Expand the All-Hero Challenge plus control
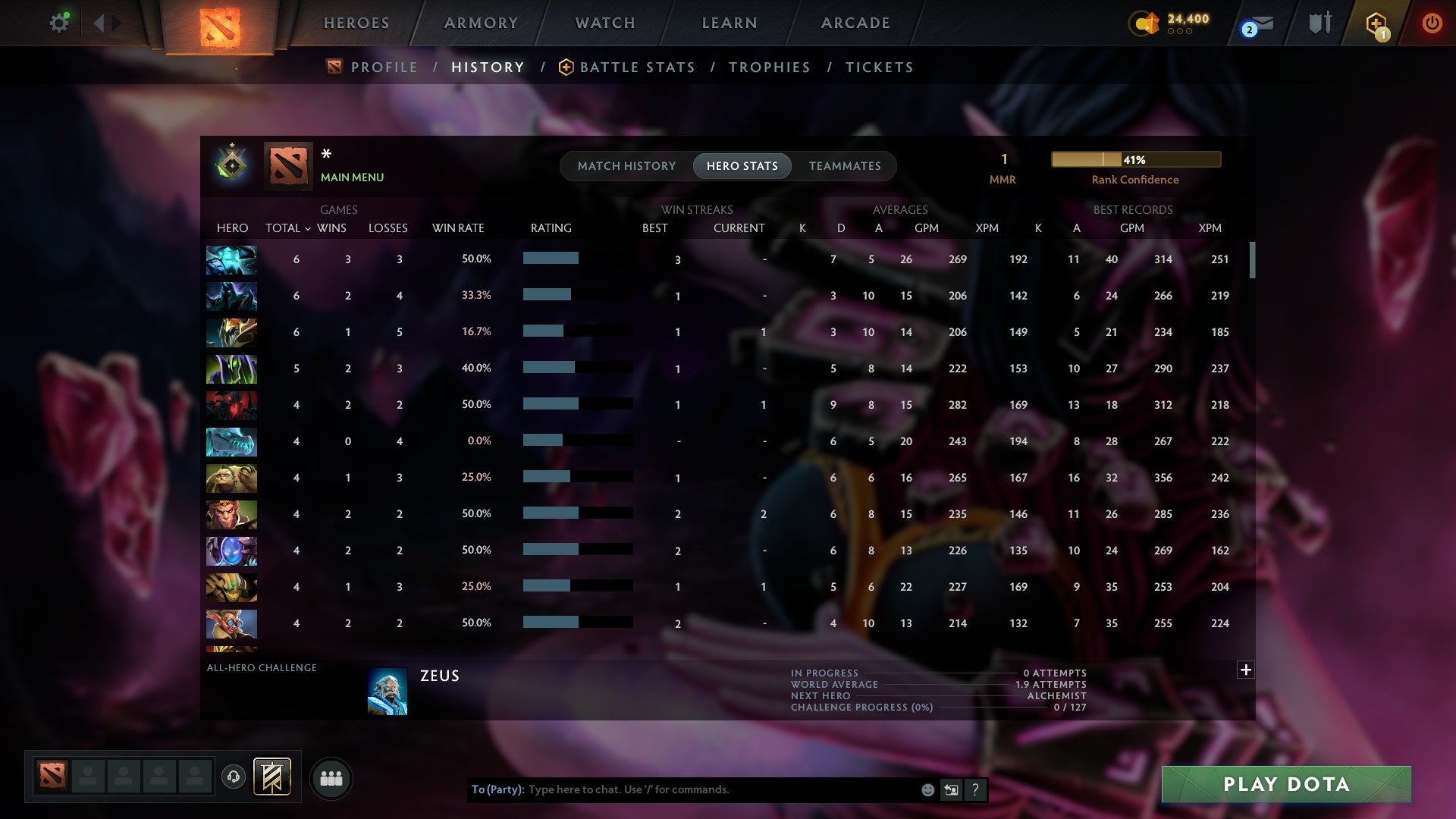Screen dimensions: 1456x819 click(x=1245, y=670)
